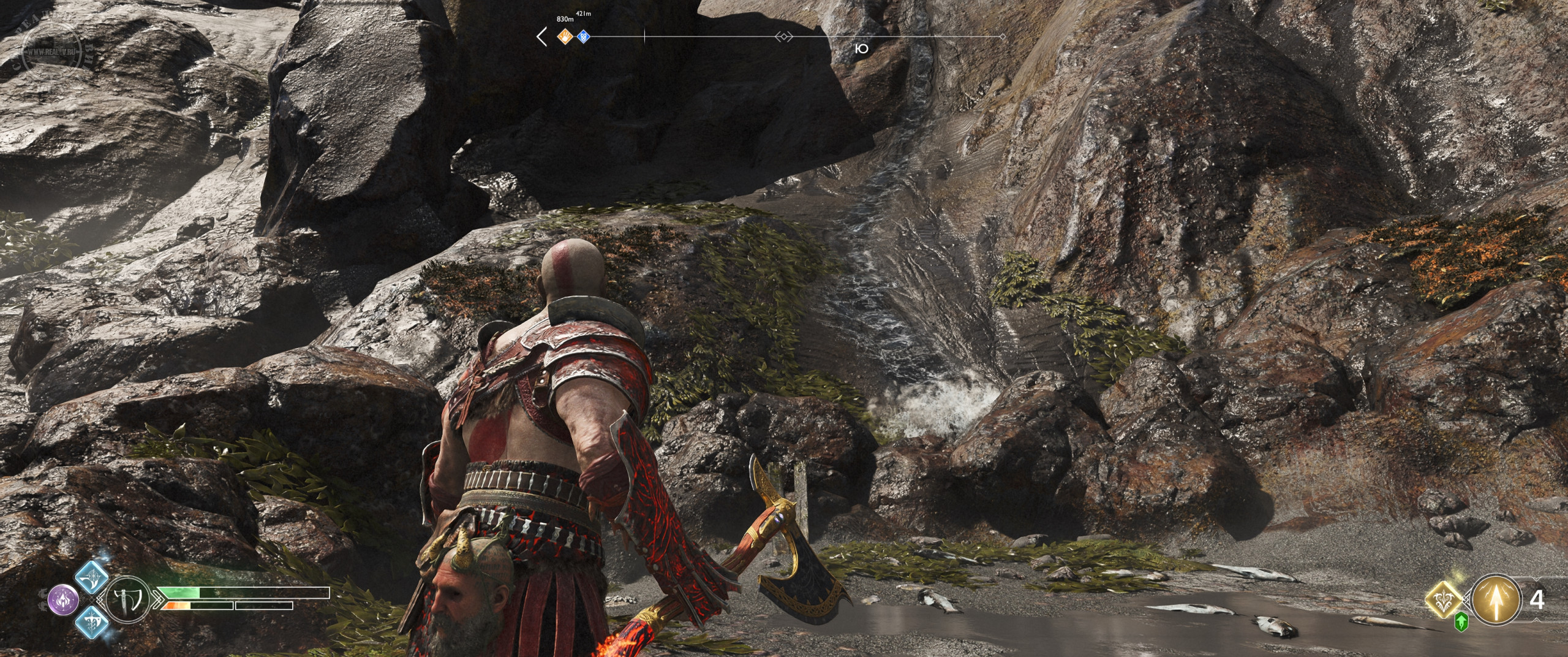The height and width of the screenshot is (657, 1568).
Task: Choose the golden arrow icon for Atreus
Action: (x=1496, y=599)
